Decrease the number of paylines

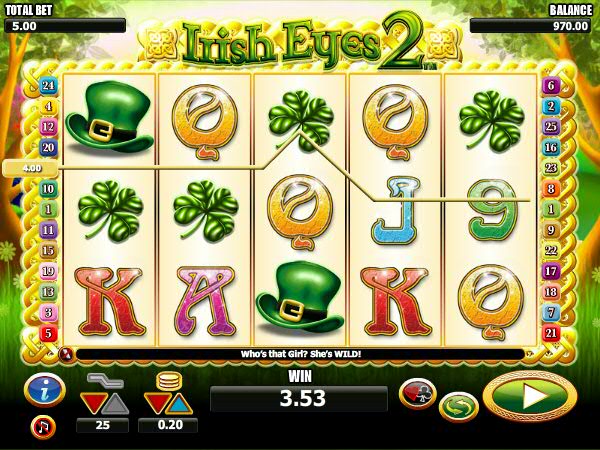coord(92,403)
